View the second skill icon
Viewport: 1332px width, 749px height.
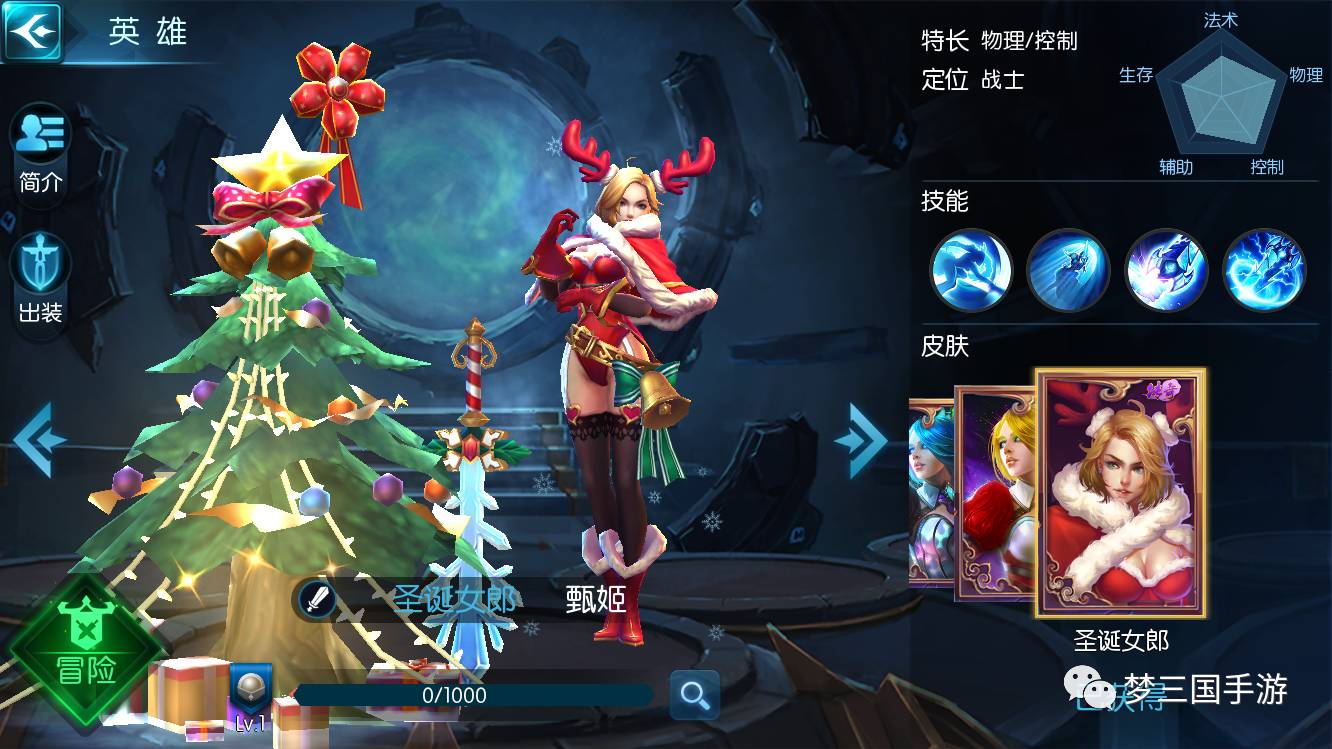[1068, 270]
